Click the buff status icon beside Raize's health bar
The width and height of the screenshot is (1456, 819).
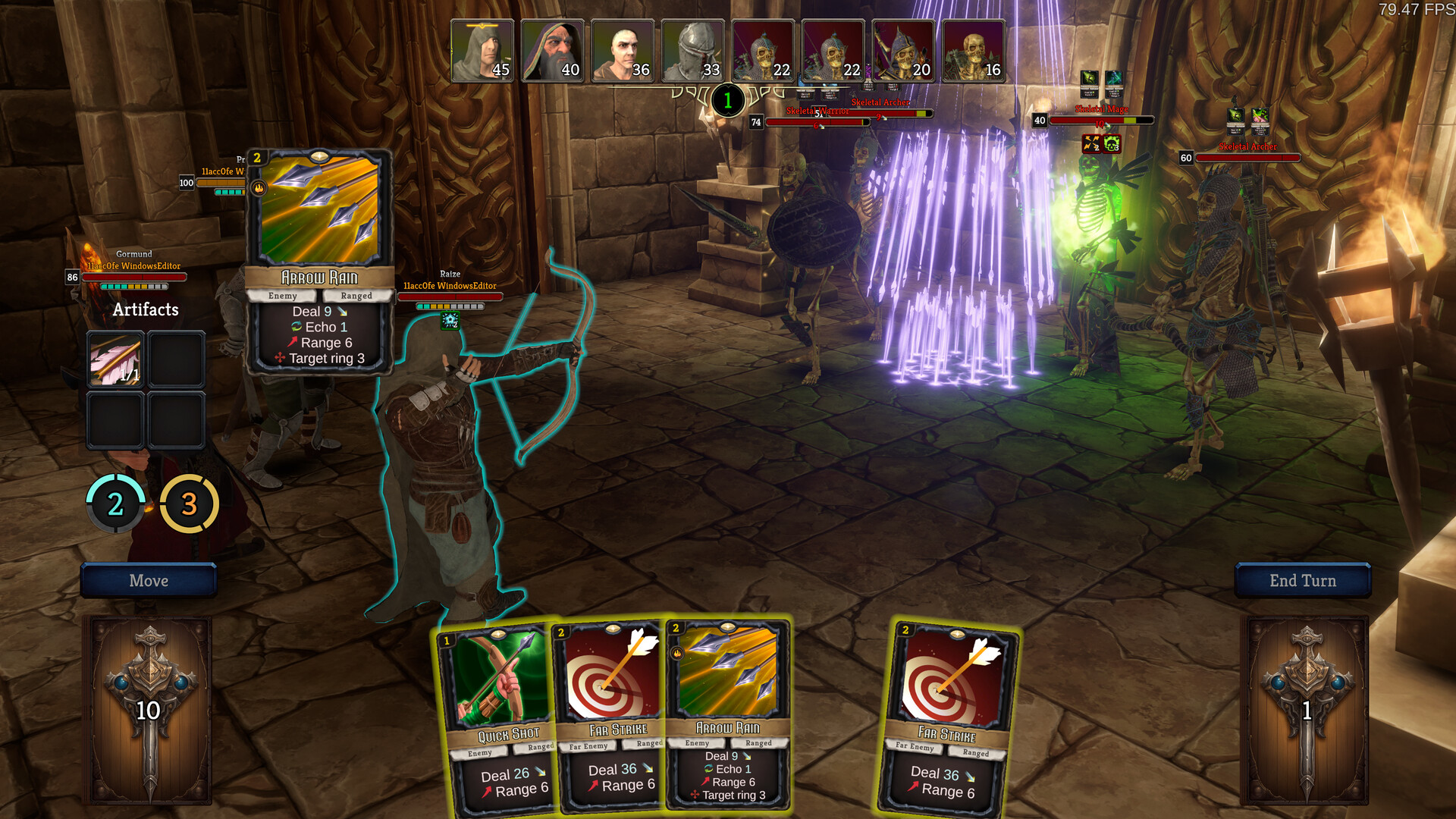[x=450, y=320]
